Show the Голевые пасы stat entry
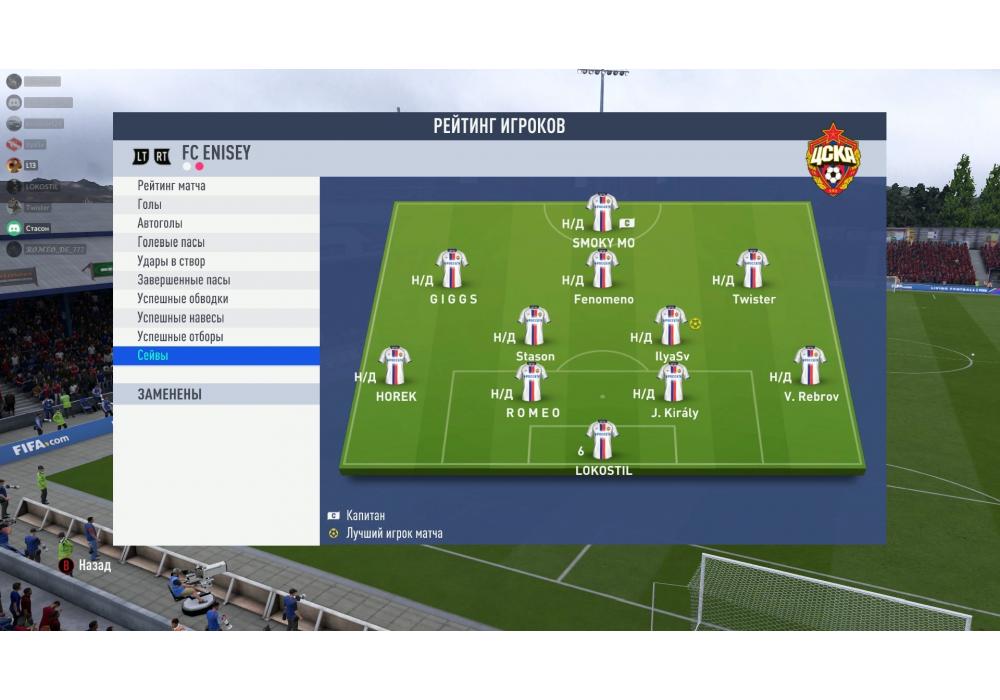This screenshot has height=700, width=1000. coord(171,243)
